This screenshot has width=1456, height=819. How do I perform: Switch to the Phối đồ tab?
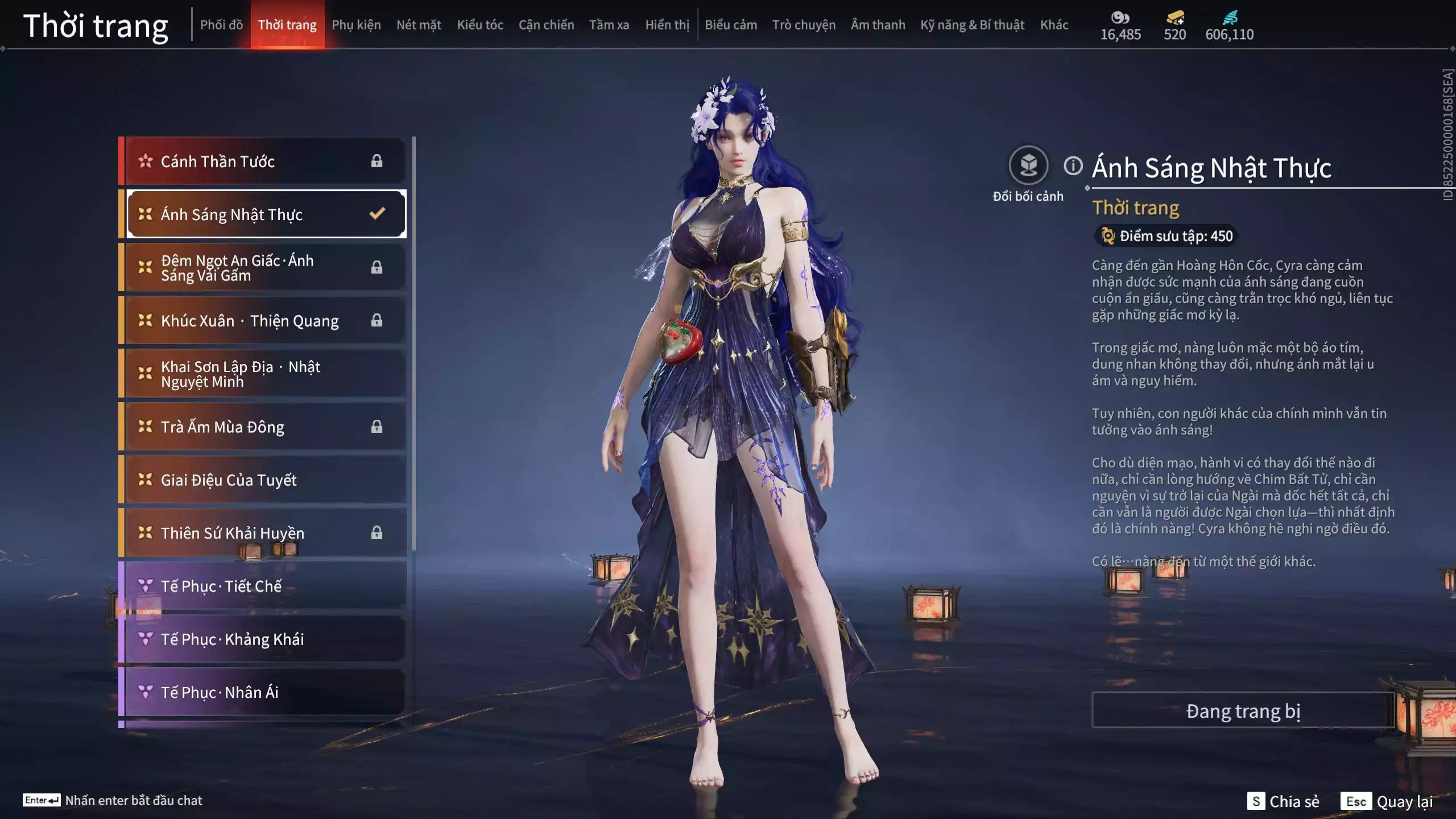(x=221, y=25)
